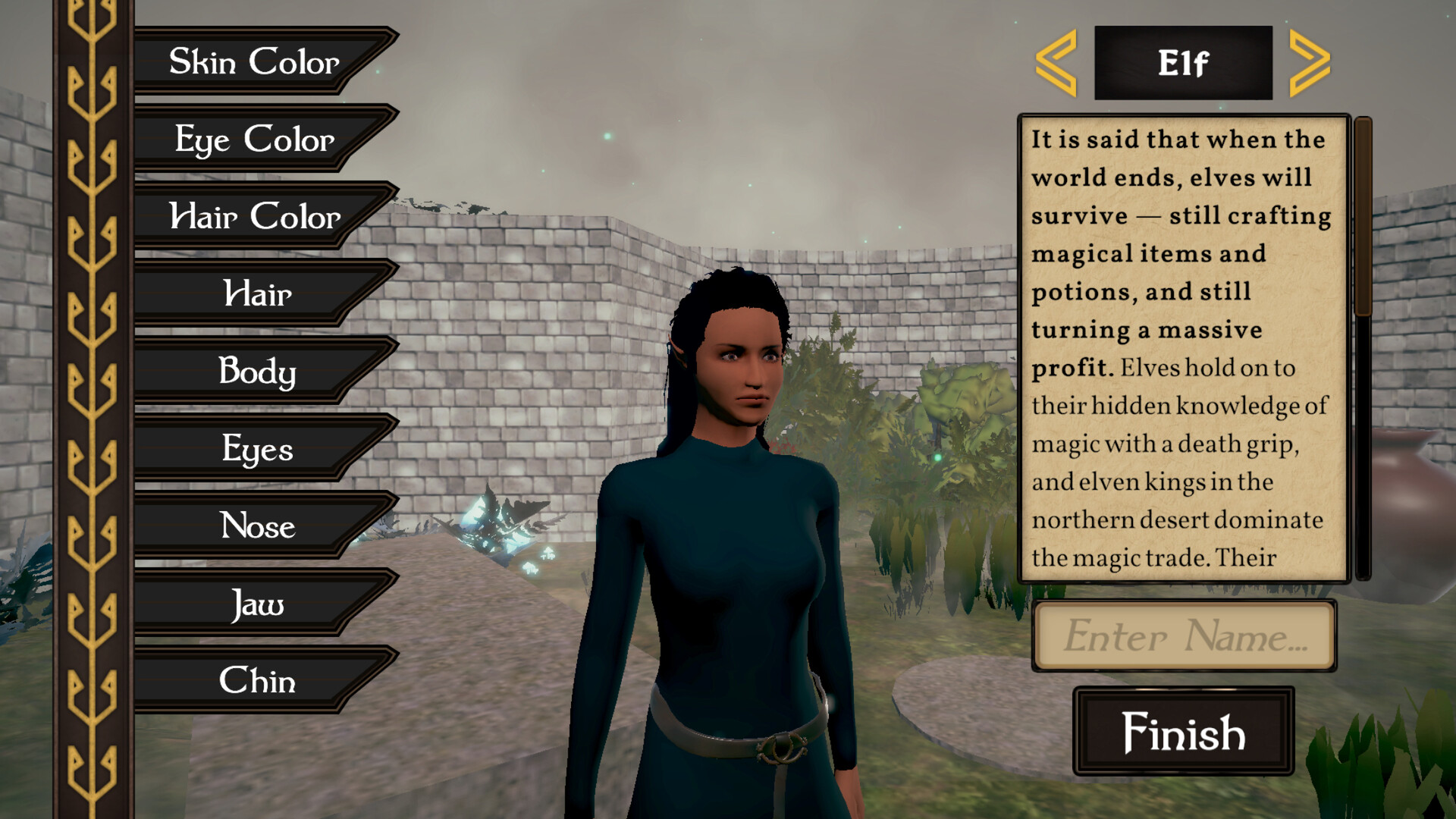Screen dimensions: 1456x819
Task: Click the Elf race name label
Action: pos(1183,63)
